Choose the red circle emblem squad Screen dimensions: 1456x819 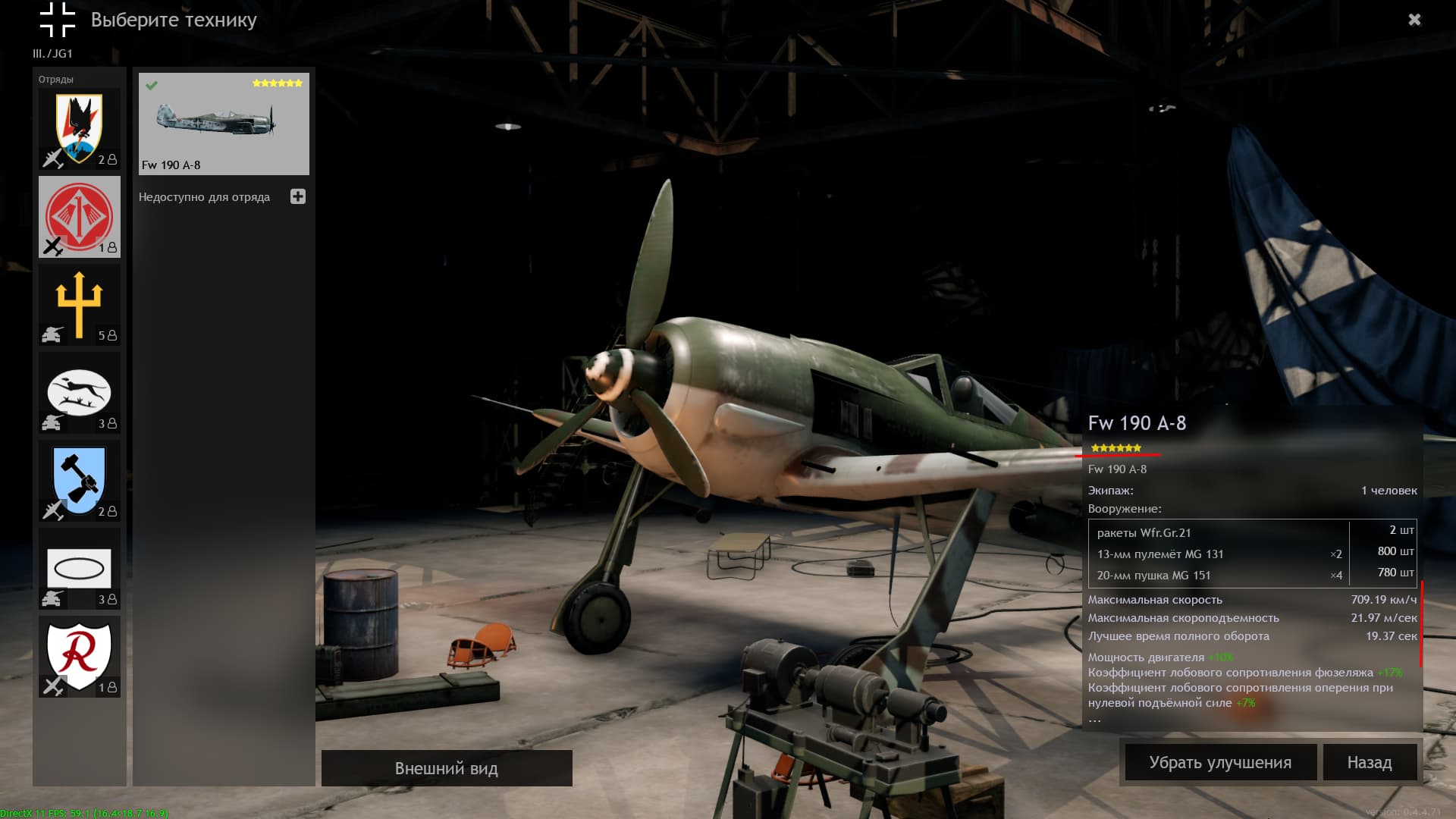click(80, 217)
